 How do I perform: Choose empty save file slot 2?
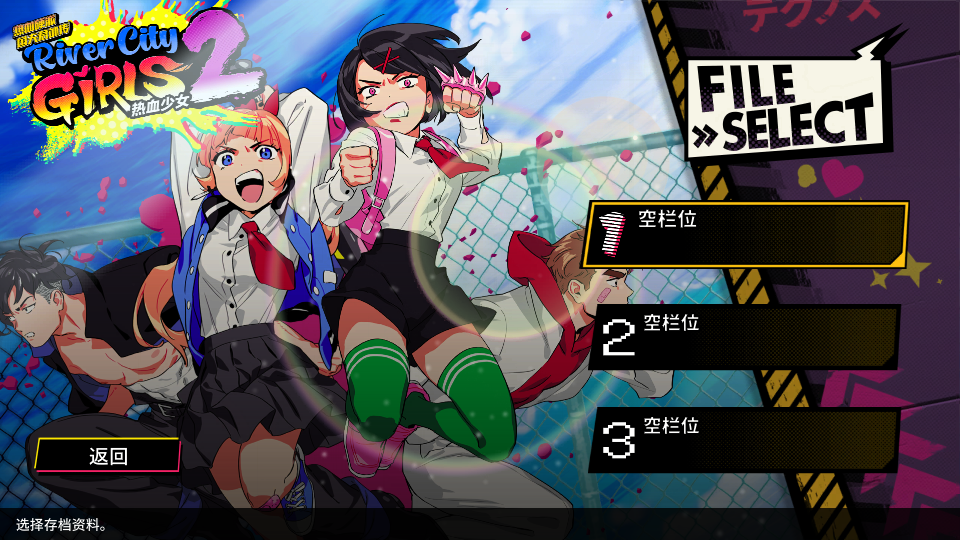[745, 337]
